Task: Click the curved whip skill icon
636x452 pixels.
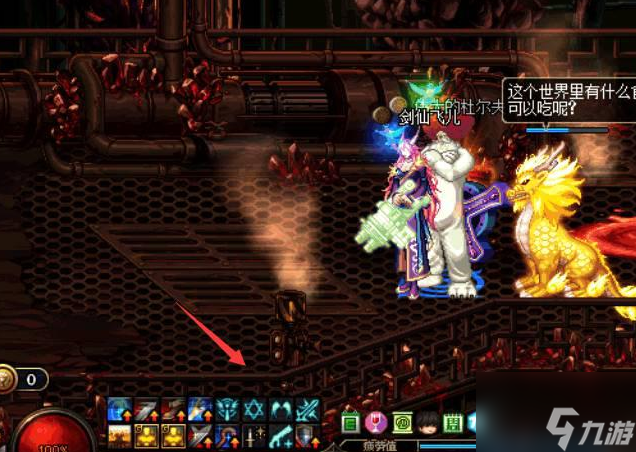Action: pos(228,436)
